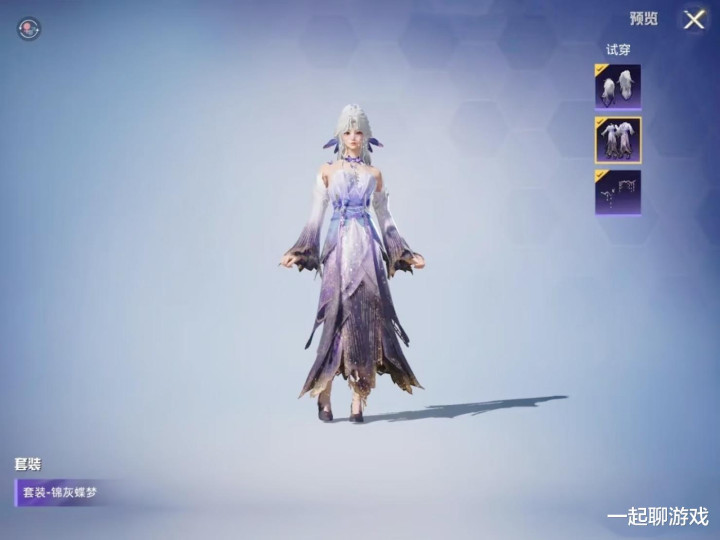Pick the sparkle accessory try-on thumbnail
720x540 pixels.
pyautogui.click(x=618, y=192)
